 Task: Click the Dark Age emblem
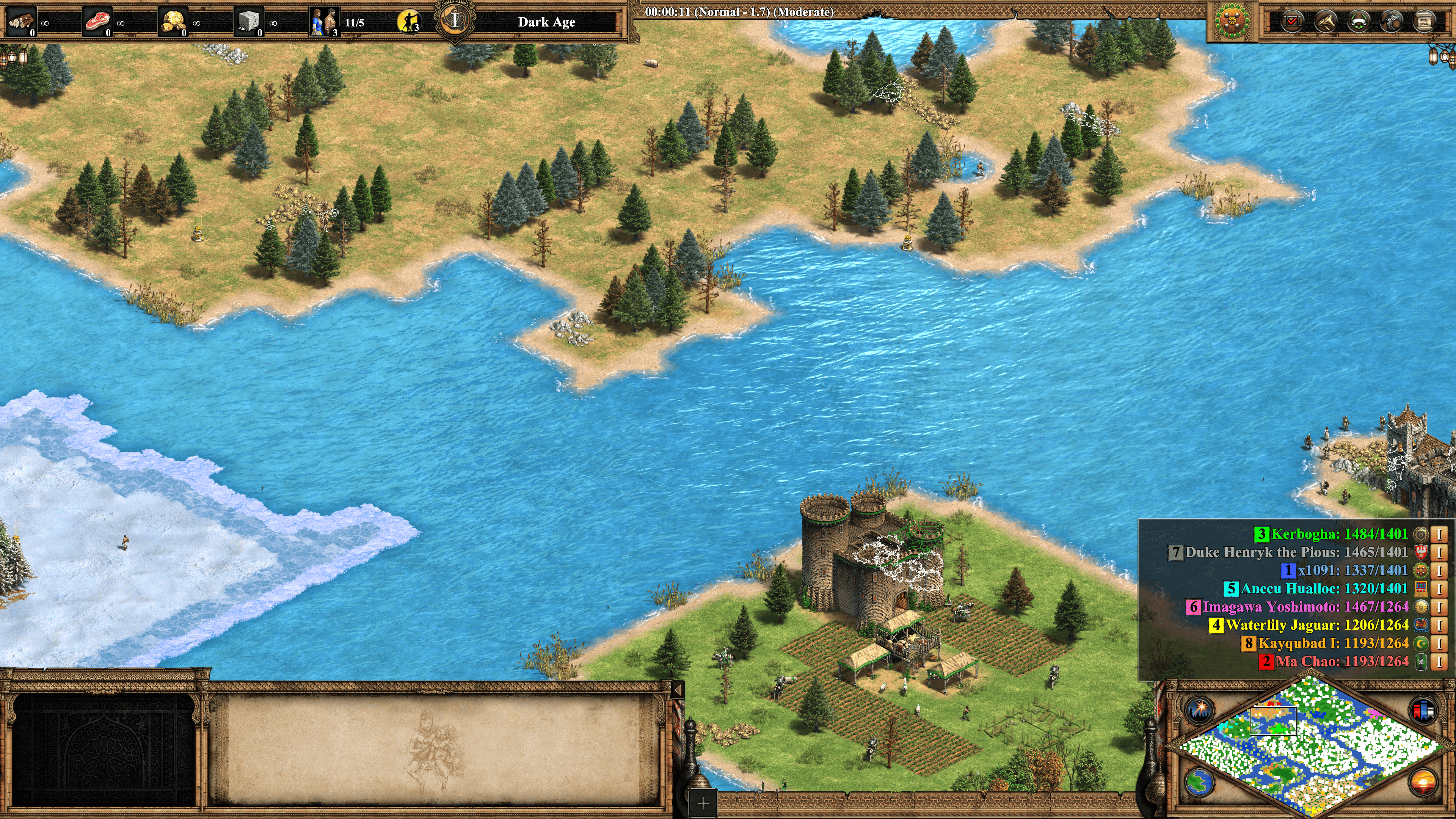tap(455, 21)
